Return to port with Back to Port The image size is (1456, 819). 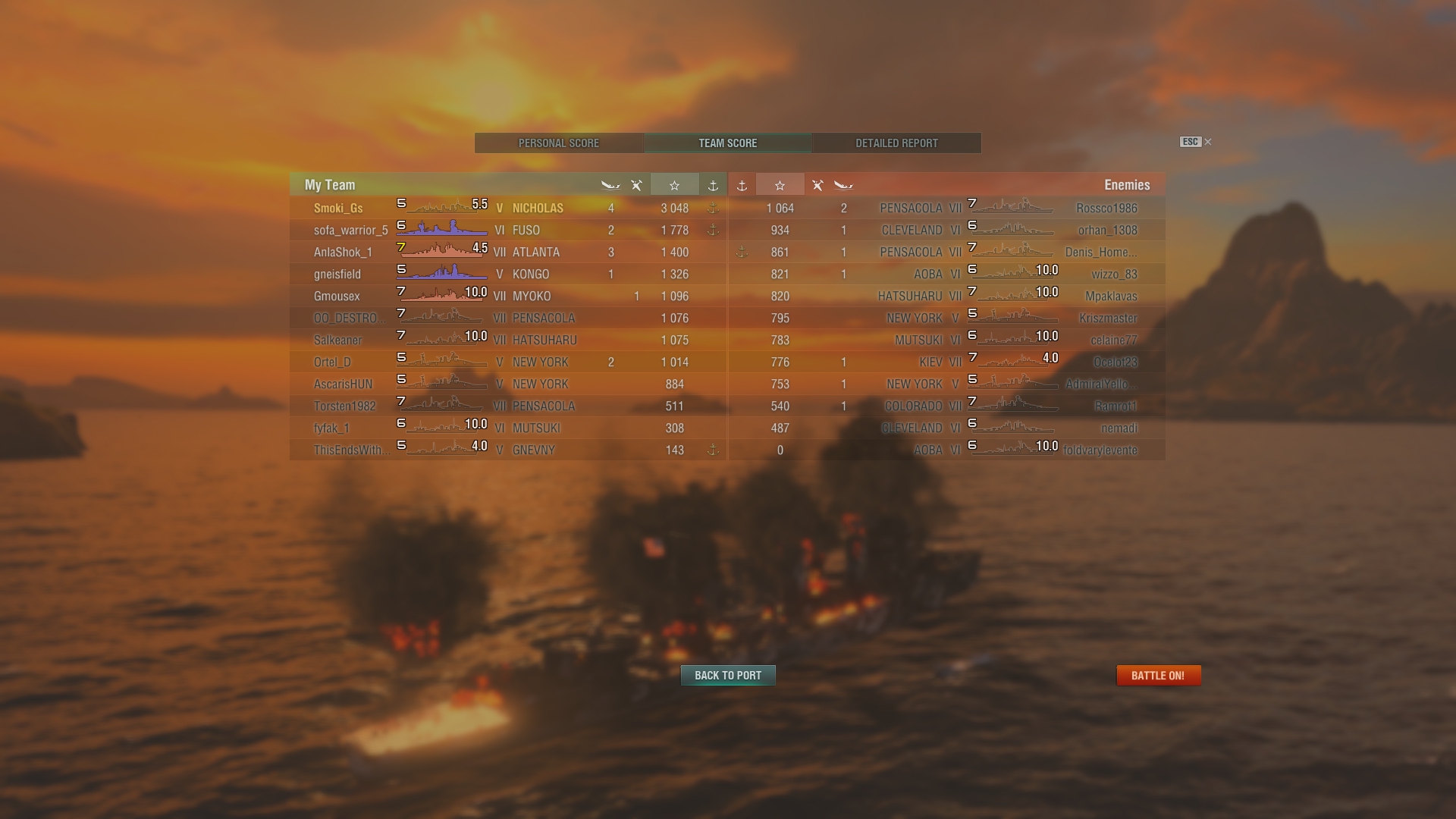click(x=728, y=676)
